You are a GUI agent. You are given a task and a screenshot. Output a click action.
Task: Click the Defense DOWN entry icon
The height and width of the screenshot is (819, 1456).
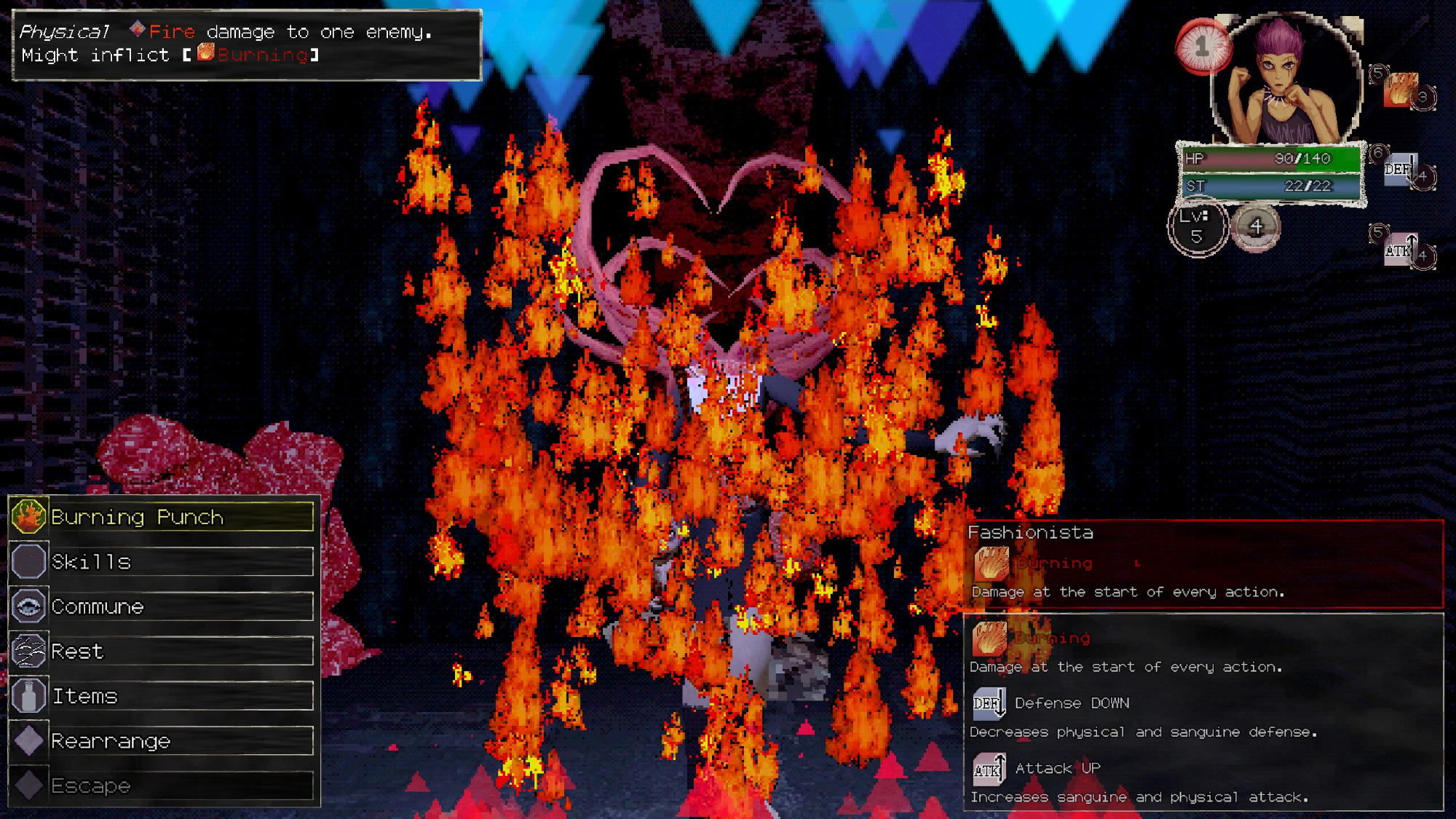989,703
